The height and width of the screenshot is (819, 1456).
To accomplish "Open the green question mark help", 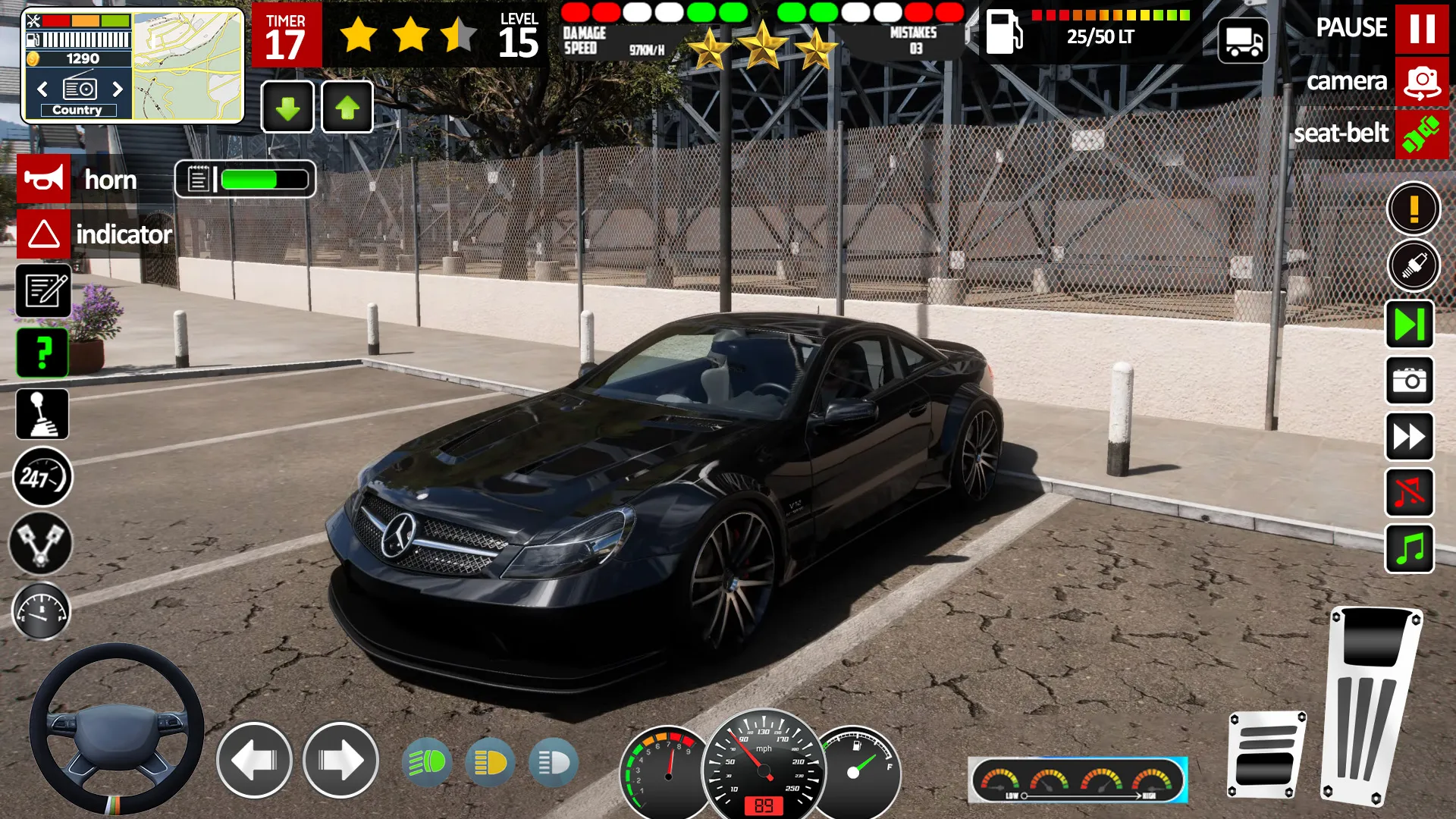I will point(43,353).
